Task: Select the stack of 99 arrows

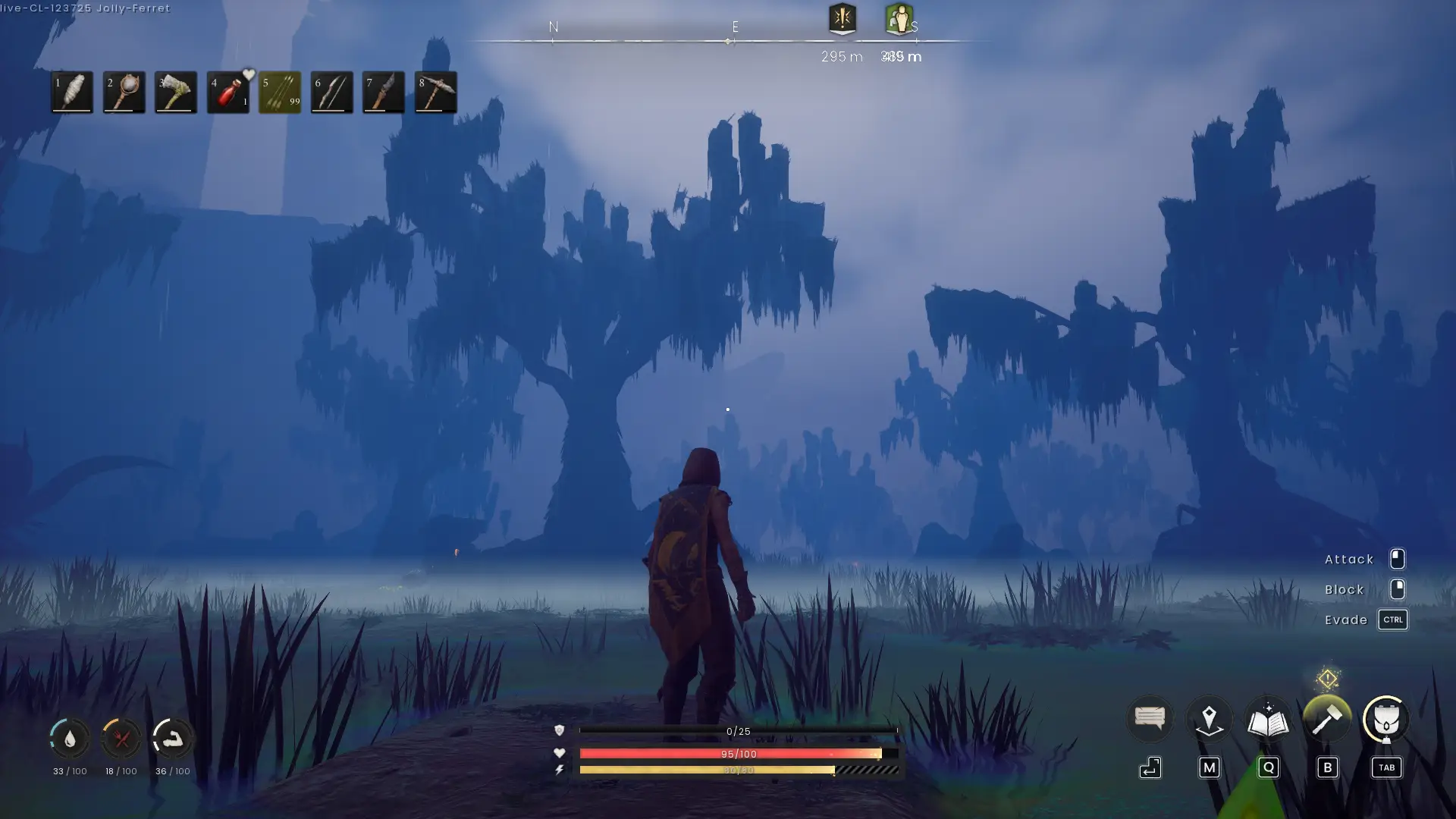Action: [279, 92]
